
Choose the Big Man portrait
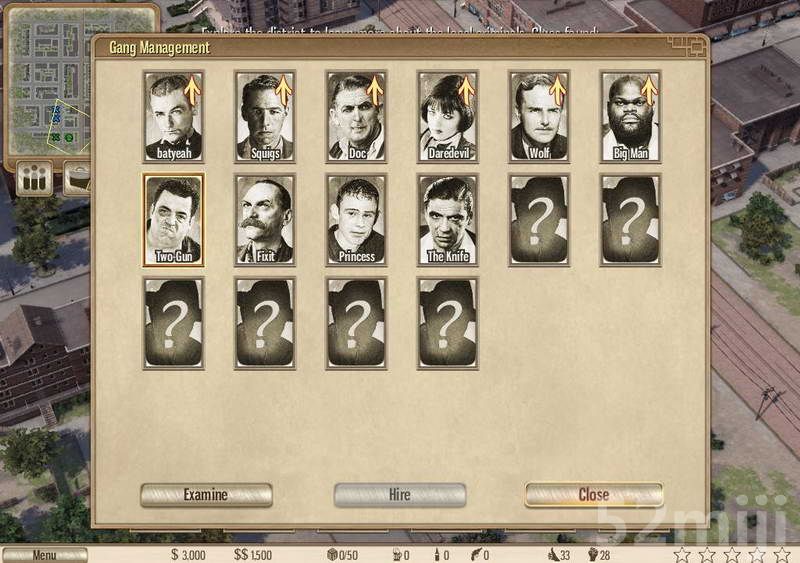(630, 116)
